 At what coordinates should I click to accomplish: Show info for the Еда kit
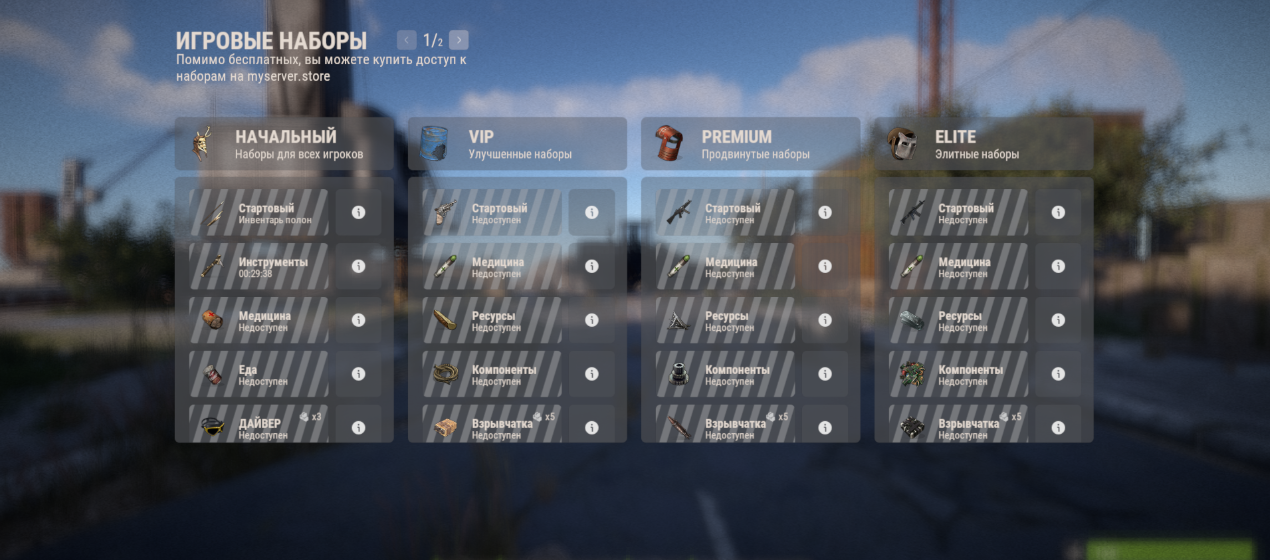point(358,374)
